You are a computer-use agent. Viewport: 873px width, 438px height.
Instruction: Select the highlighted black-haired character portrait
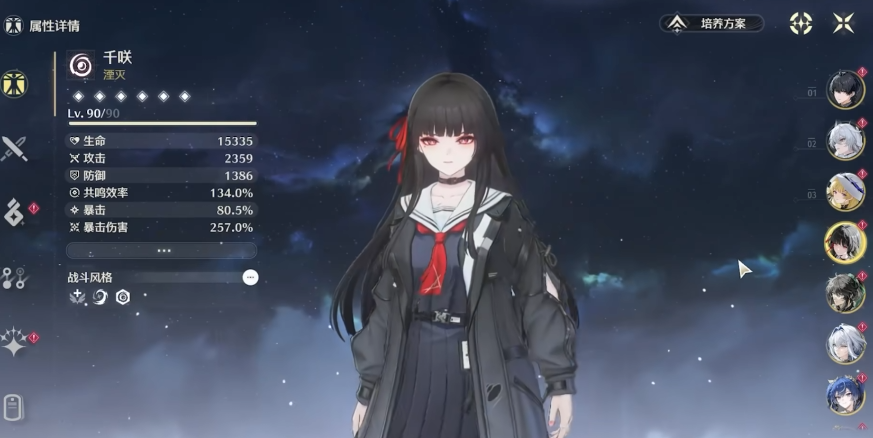(x=844, y=242)
